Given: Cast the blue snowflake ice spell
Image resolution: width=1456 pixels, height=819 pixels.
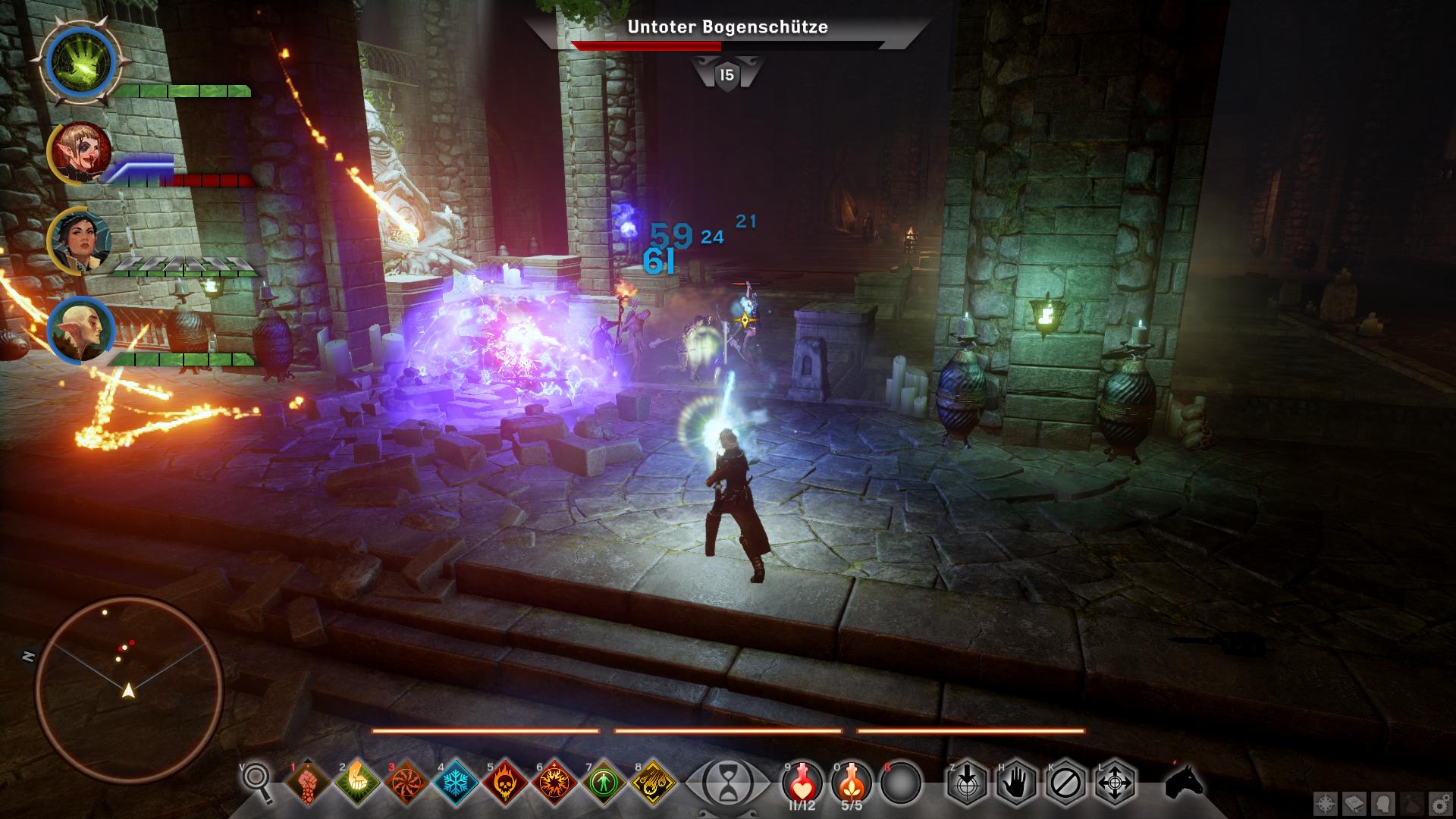Looking at the screenshot, I should coord(456,781).
